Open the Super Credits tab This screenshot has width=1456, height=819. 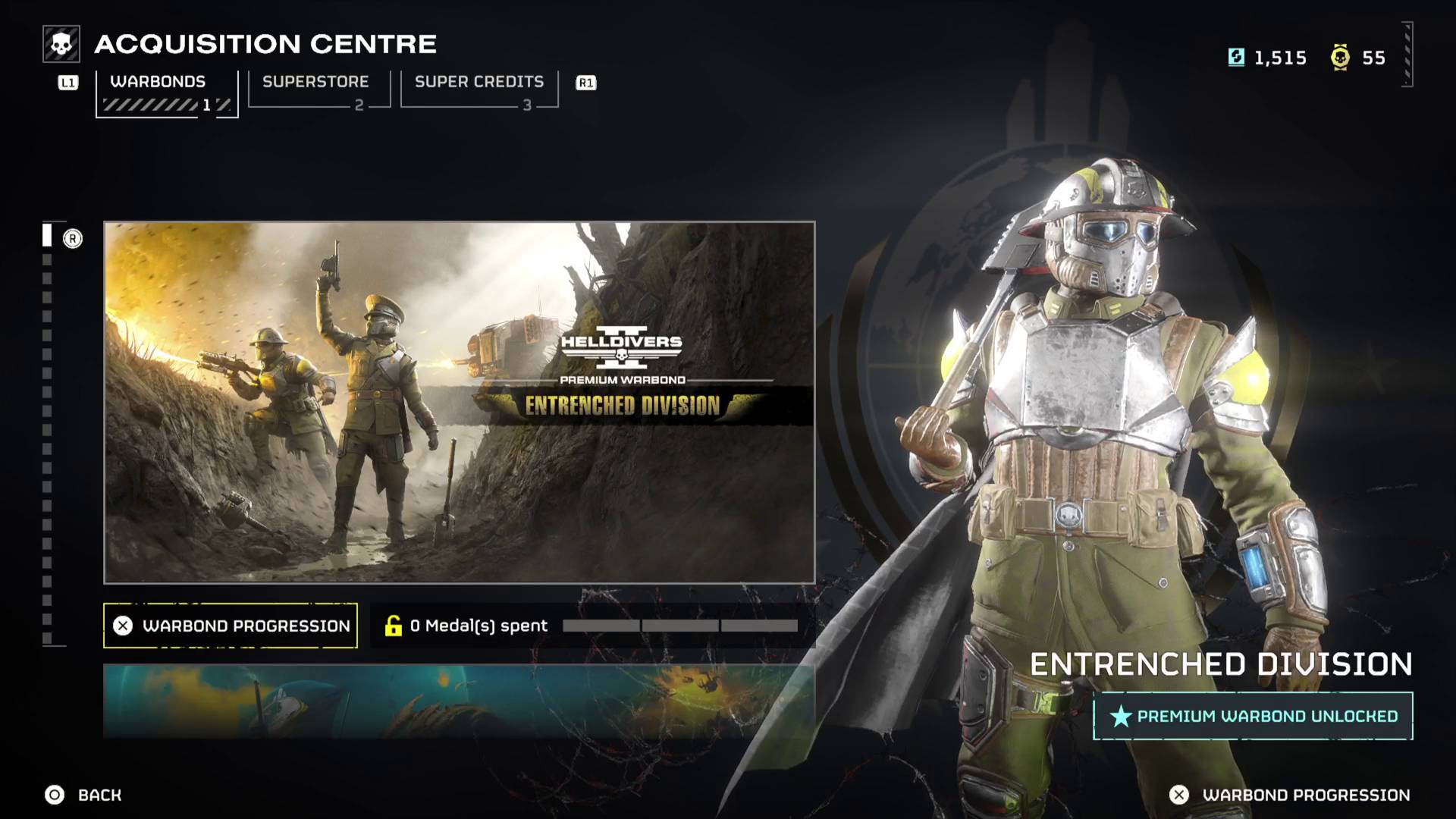(479, 82)
